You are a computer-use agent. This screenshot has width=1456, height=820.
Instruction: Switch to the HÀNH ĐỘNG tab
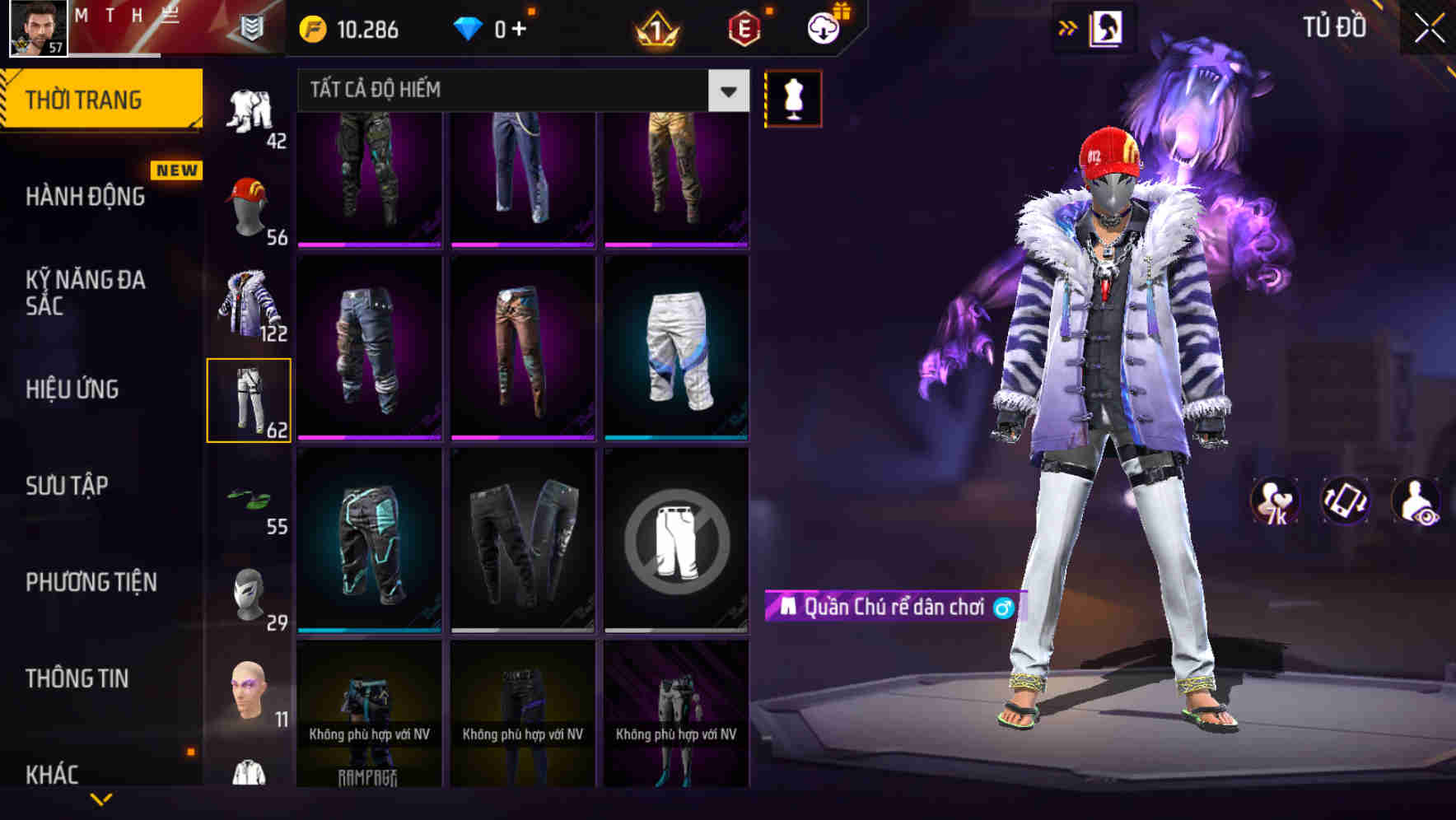click(85, 197)
